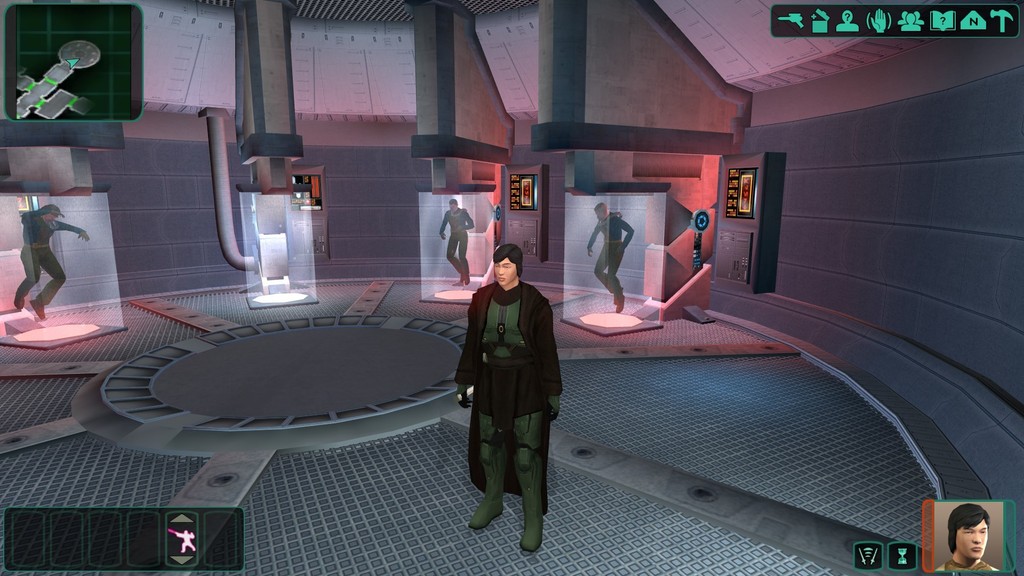Open the Party group icon
The image size is (1024, 576).
click(x=910, y=21)
